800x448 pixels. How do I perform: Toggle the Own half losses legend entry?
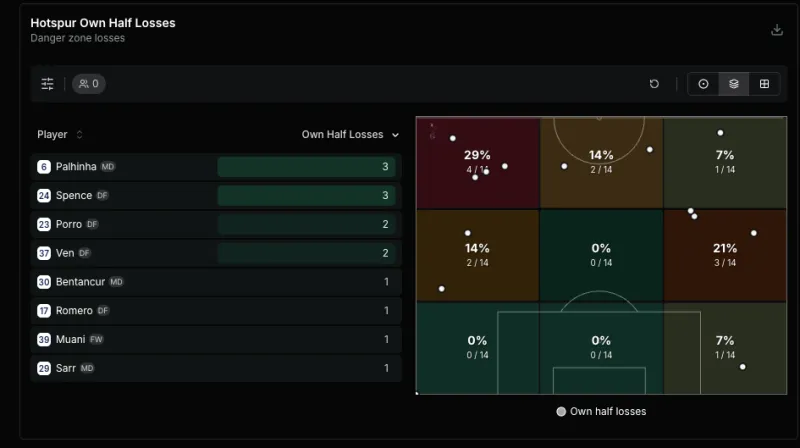pyautogui.click(x=601, y=411)
